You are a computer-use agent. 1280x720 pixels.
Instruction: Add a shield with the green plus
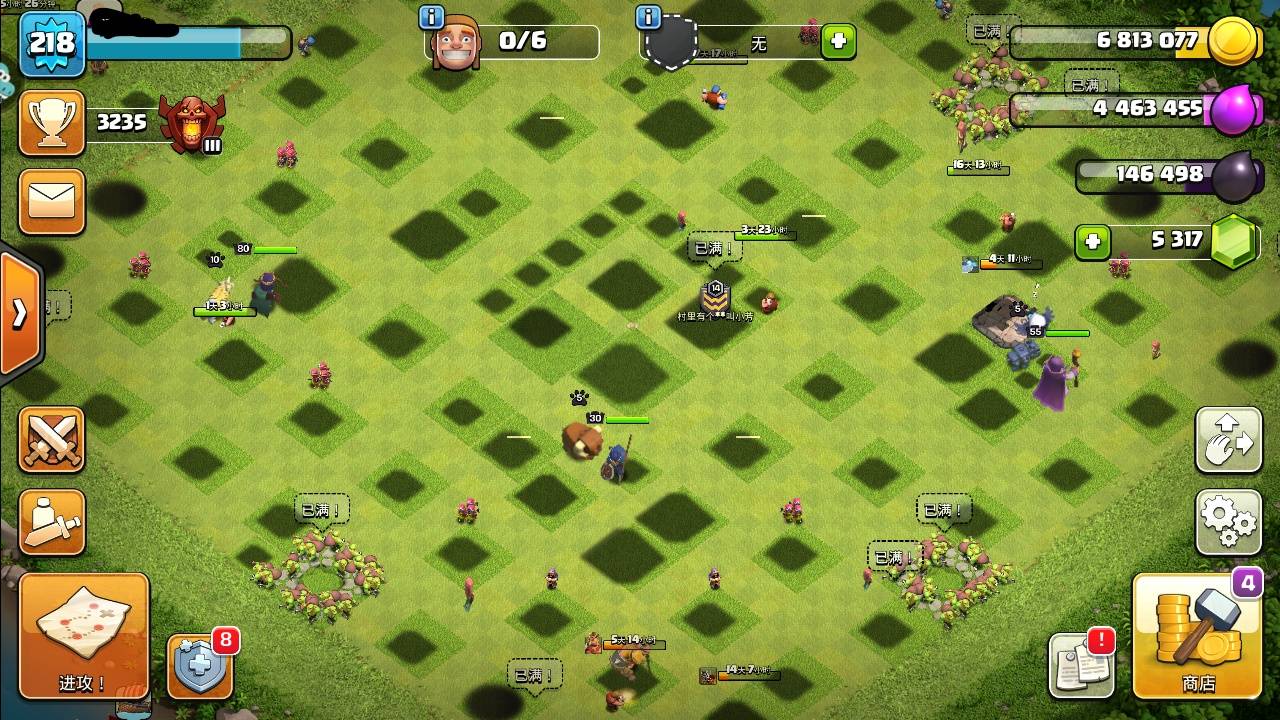[x=838, y=43]
